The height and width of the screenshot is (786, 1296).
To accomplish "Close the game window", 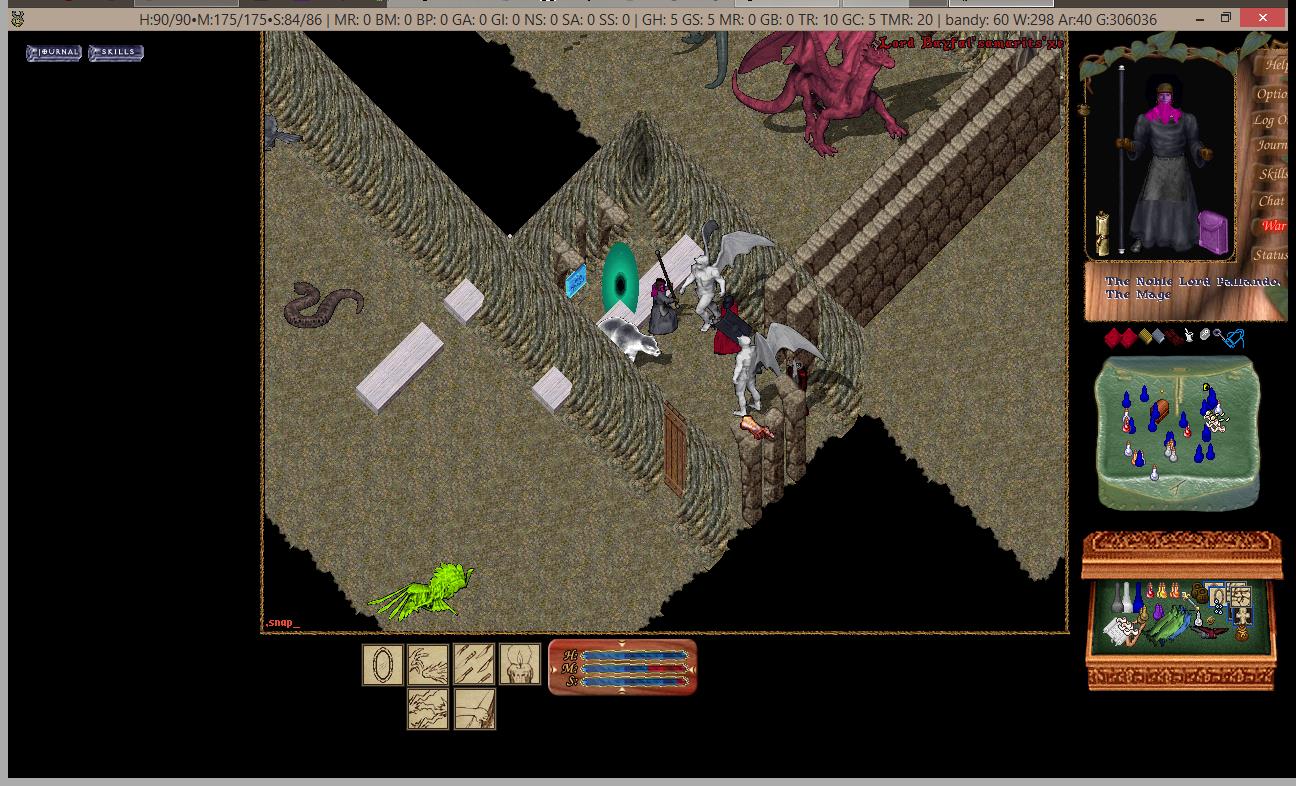I will coord(1264,18).
